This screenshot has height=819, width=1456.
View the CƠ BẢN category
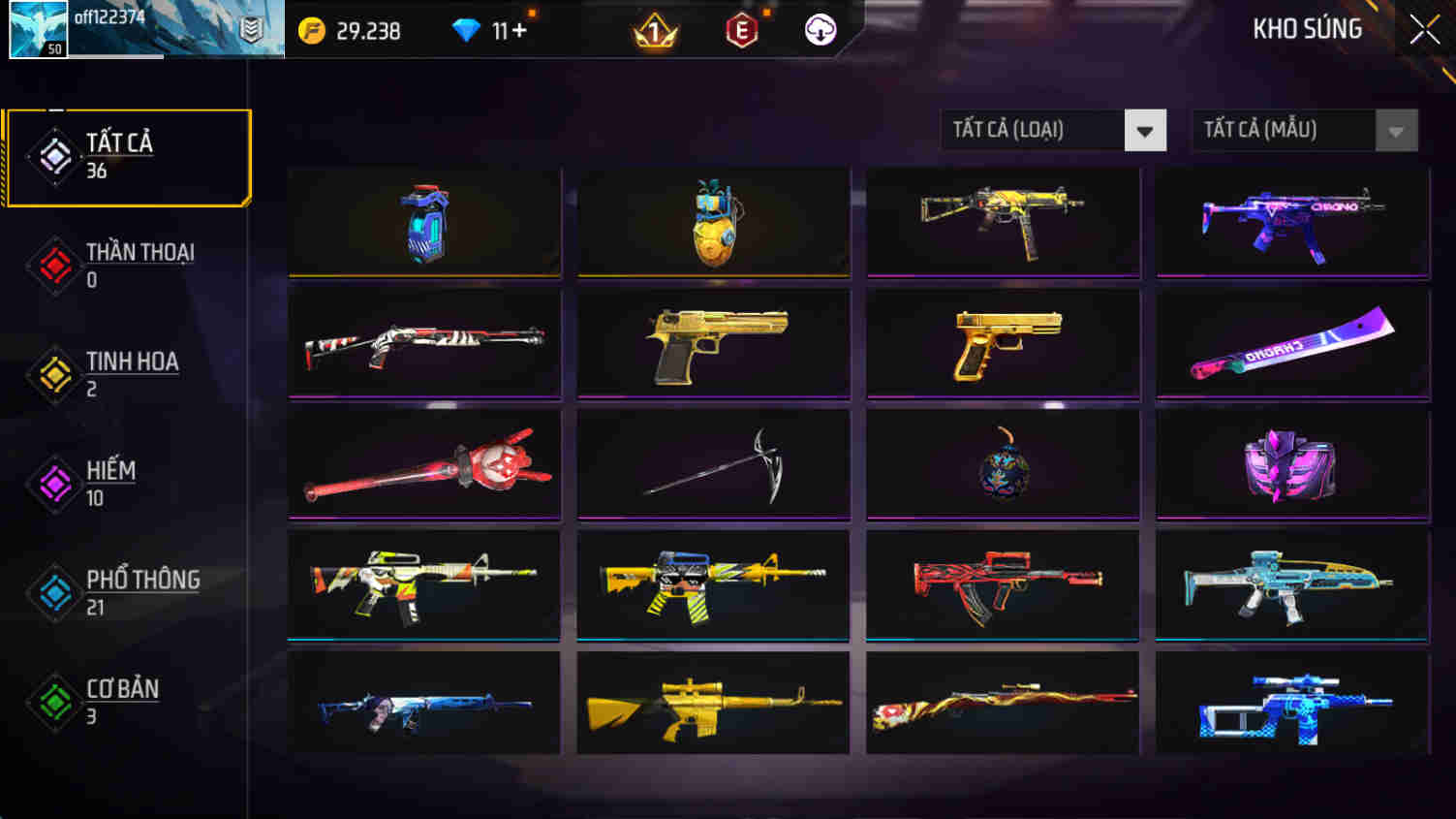(55, 702)
